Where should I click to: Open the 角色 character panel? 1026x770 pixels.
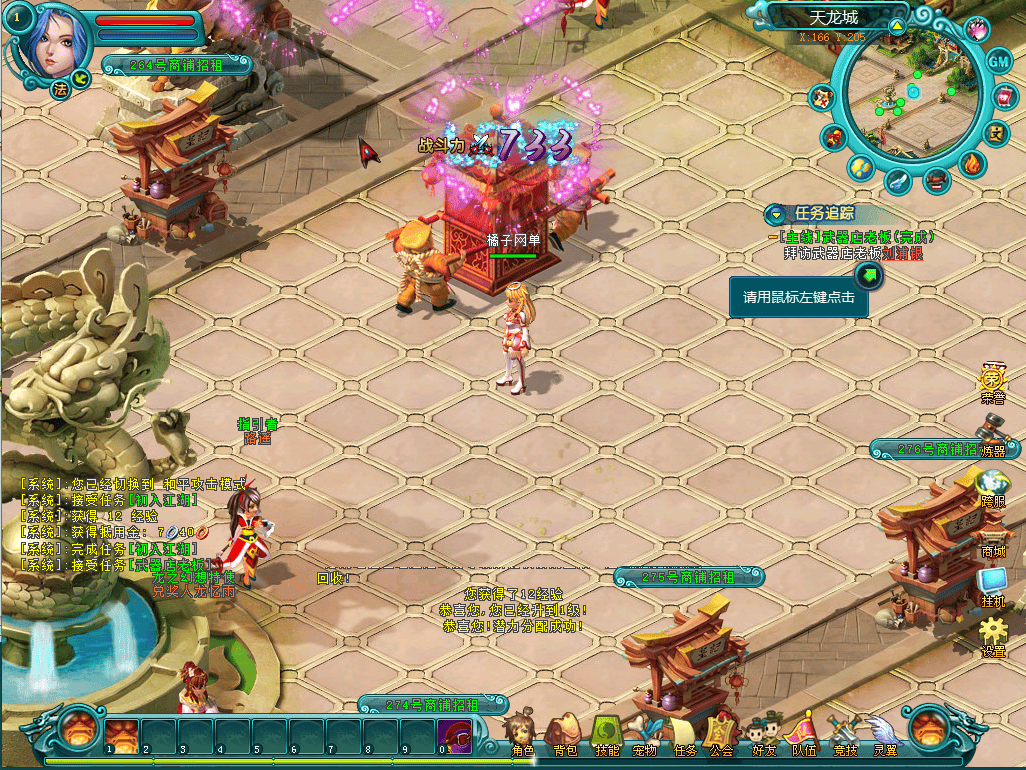521,733
